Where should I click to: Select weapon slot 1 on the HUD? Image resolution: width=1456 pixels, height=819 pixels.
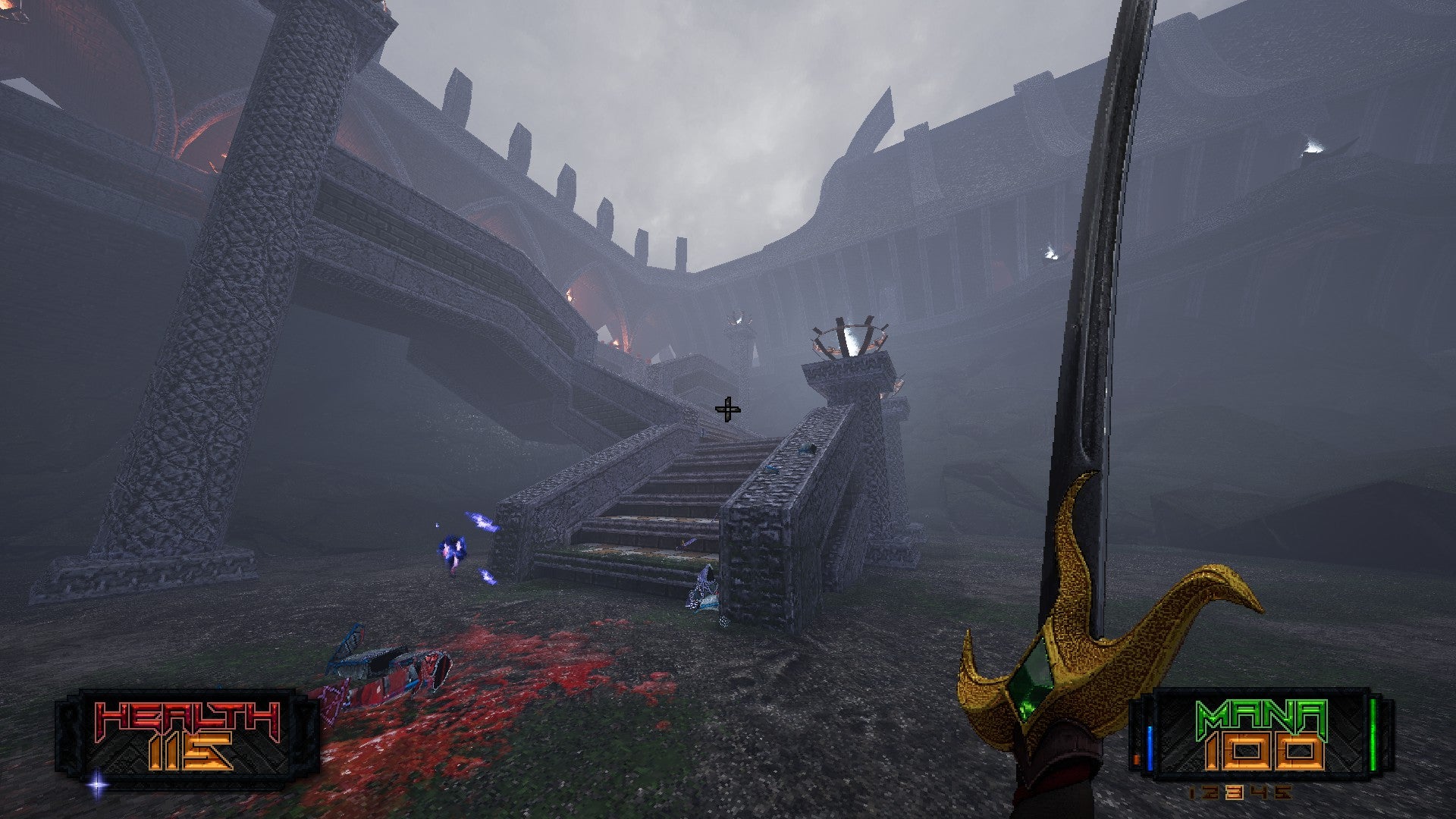pyautogui.click(x=1194, y=792)
